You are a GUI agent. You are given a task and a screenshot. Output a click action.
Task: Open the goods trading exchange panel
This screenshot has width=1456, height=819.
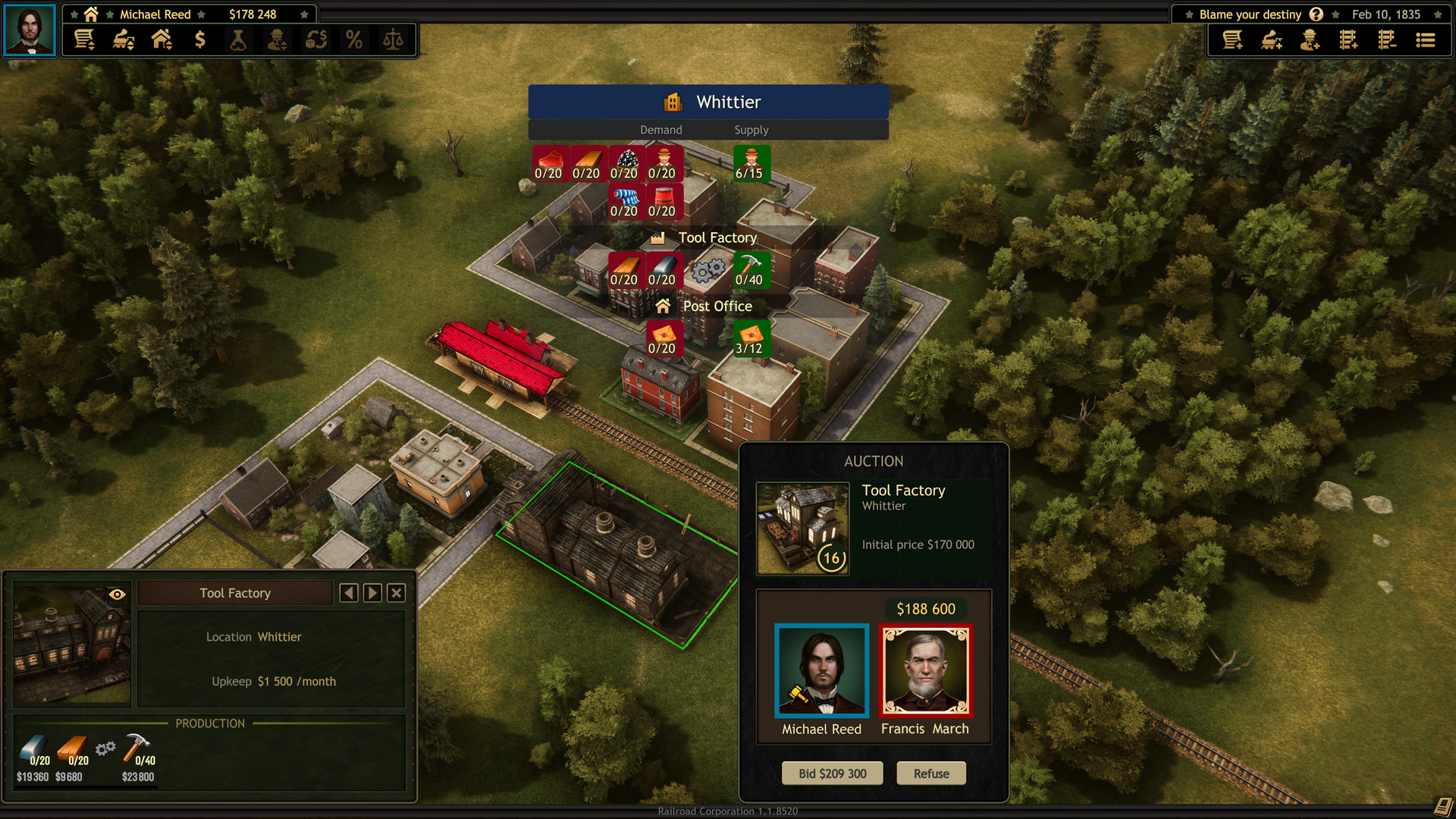click(317, 39)
